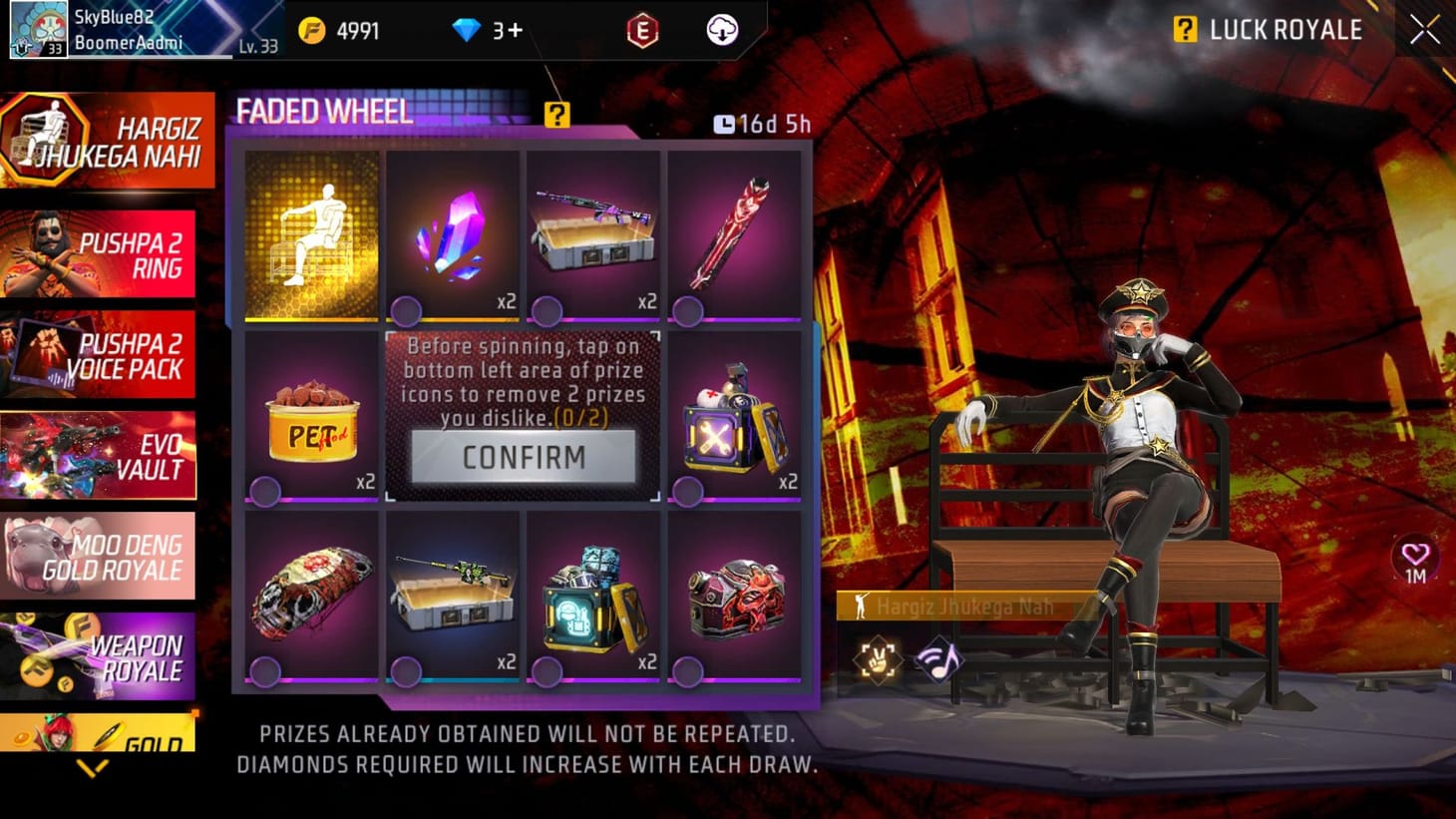Tap the 1M heart like icon
The height and width of the screenshot is (819, 1456).
1414,563
